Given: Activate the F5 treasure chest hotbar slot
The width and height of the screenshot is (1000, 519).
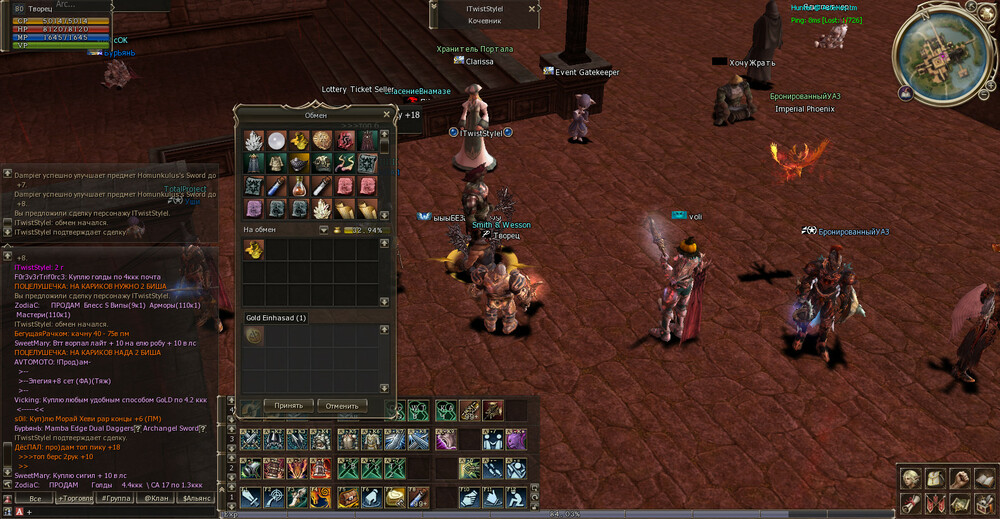Looking at the screenshot, I should [x=347, y=495].
